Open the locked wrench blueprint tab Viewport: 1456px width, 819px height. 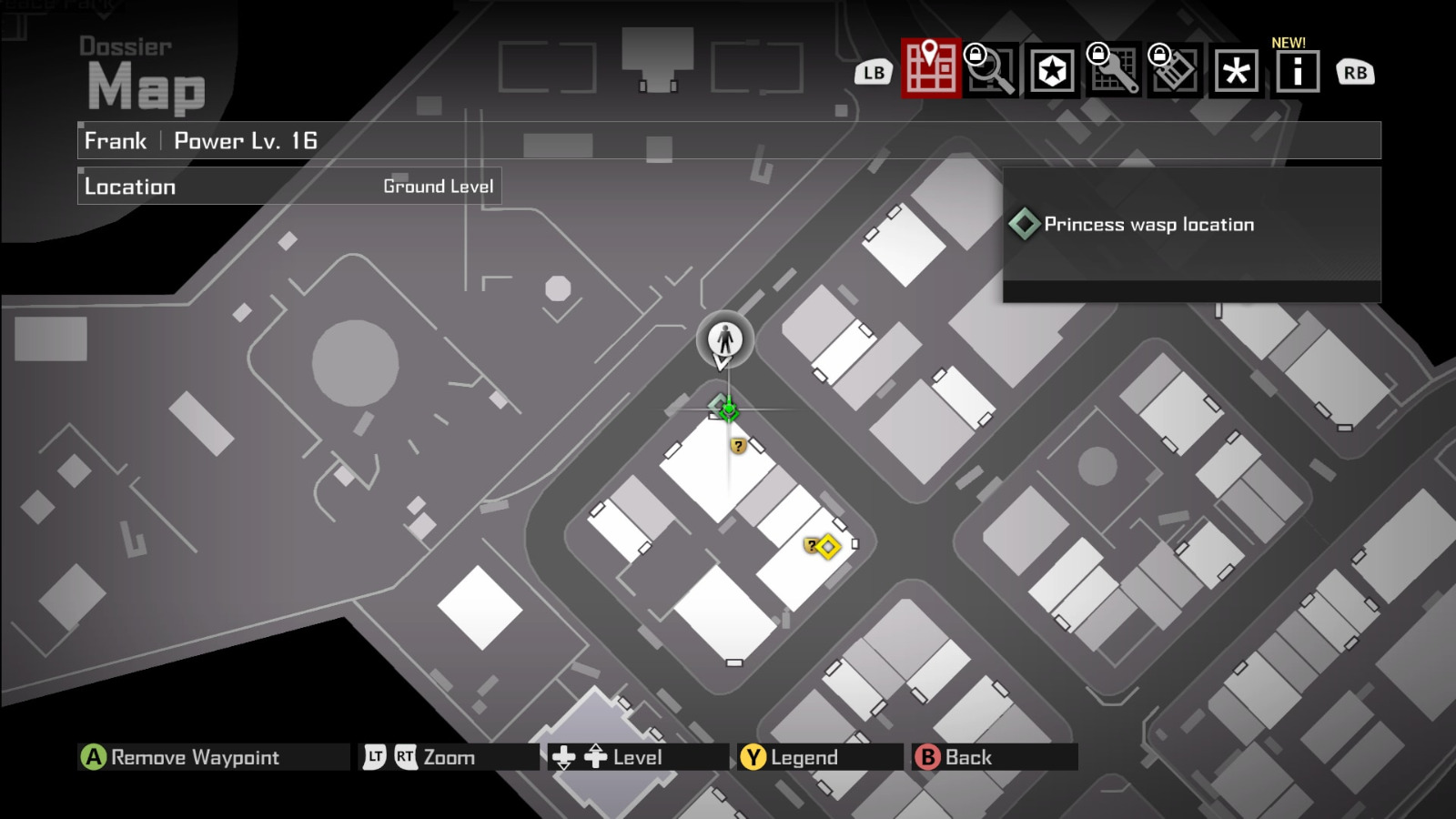[1114, 70]
